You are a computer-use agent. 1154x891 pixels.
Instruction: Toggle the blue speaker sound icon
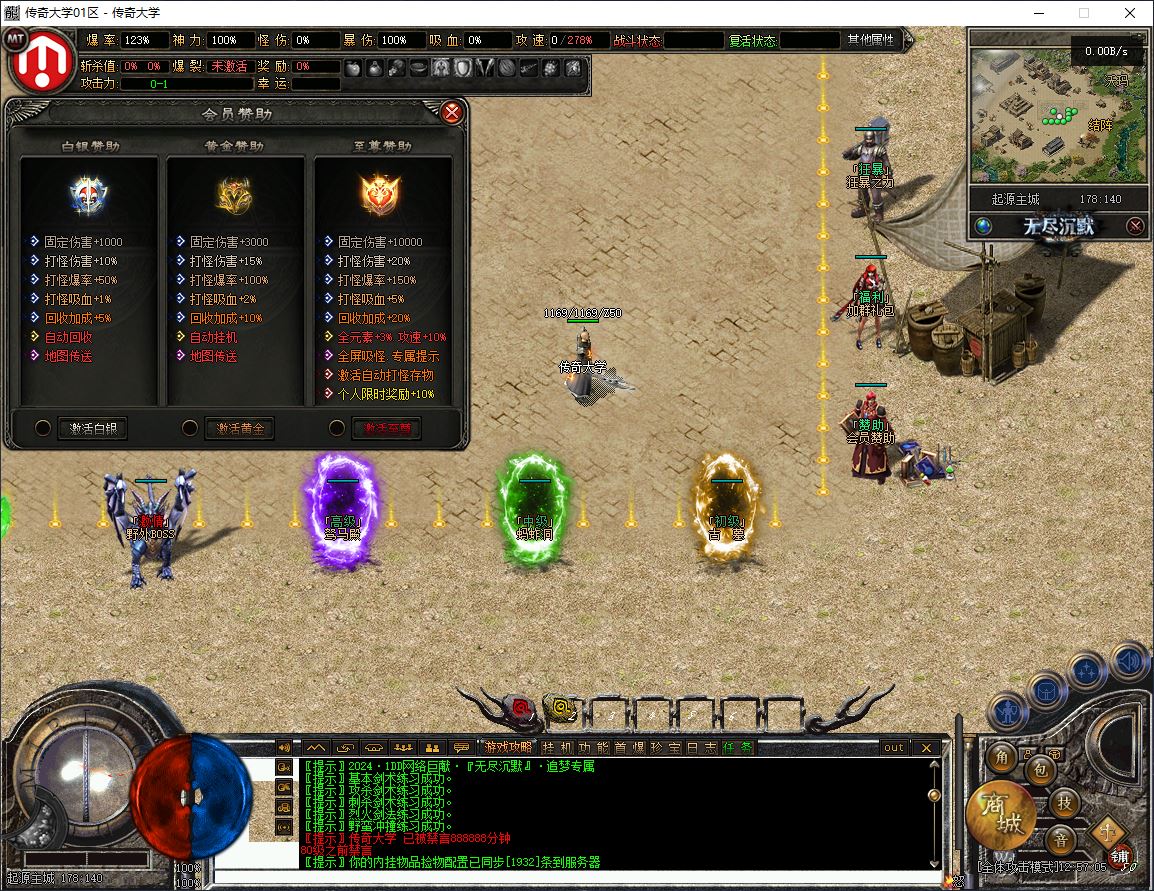click(1128, 662)
